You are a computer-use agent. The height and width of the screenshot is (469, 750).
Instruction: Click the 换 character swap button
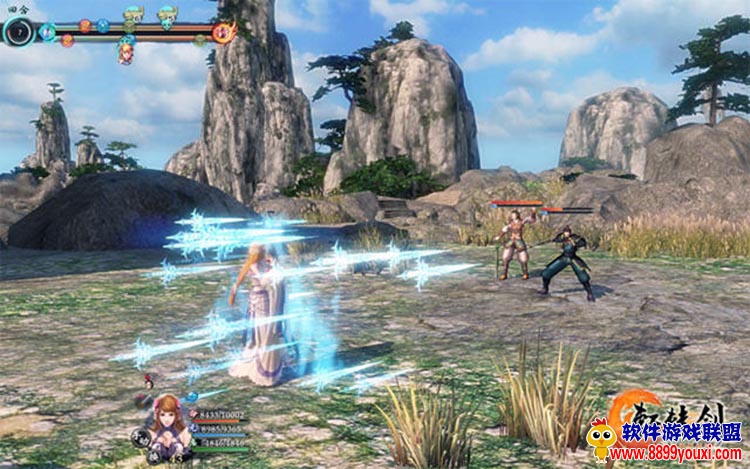click(154, 453)
